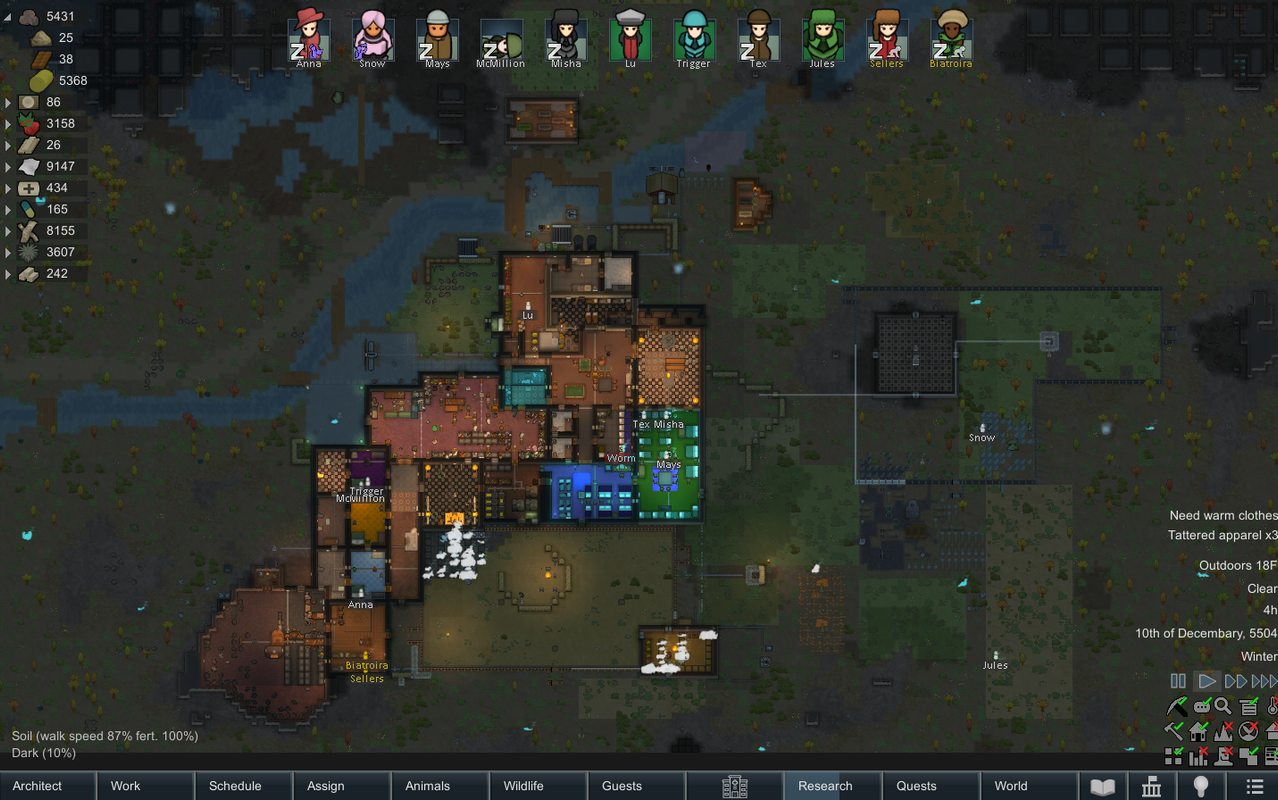
Task: Open the History book icon tab
Action: (1102, 786)
